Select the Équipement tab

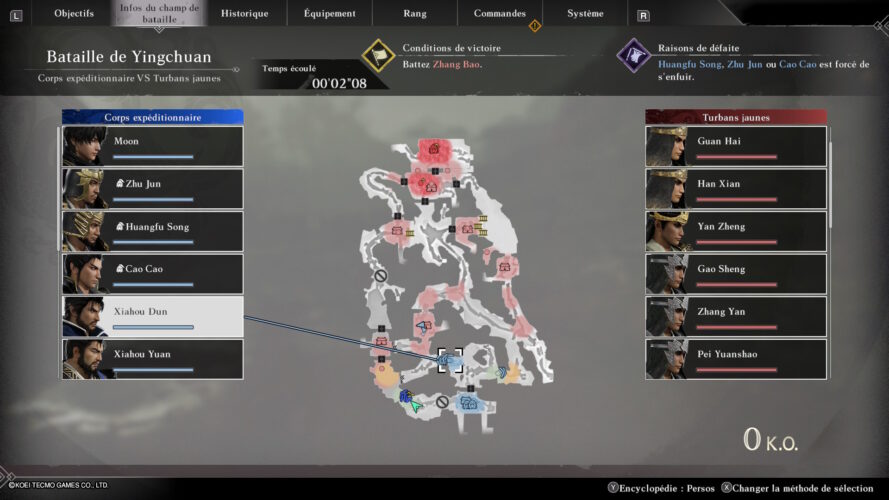330,14
